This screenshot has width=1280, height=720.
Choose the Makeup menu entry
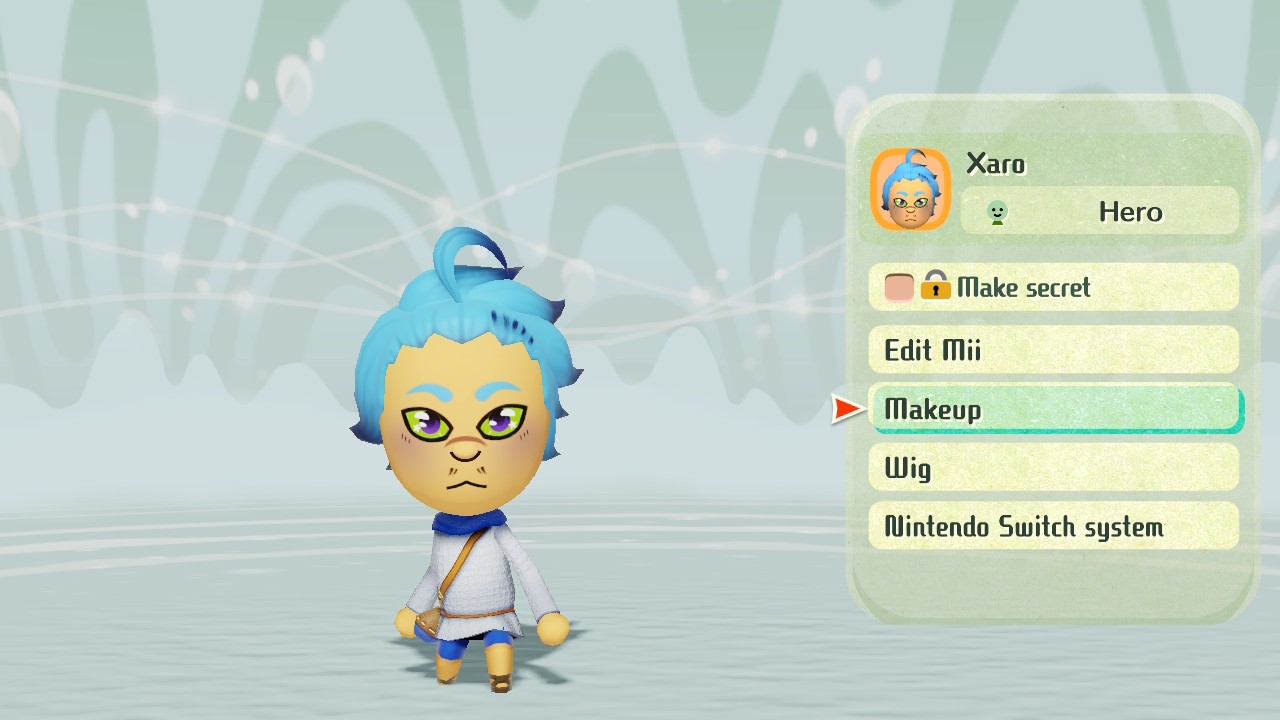coord(1055,409)
